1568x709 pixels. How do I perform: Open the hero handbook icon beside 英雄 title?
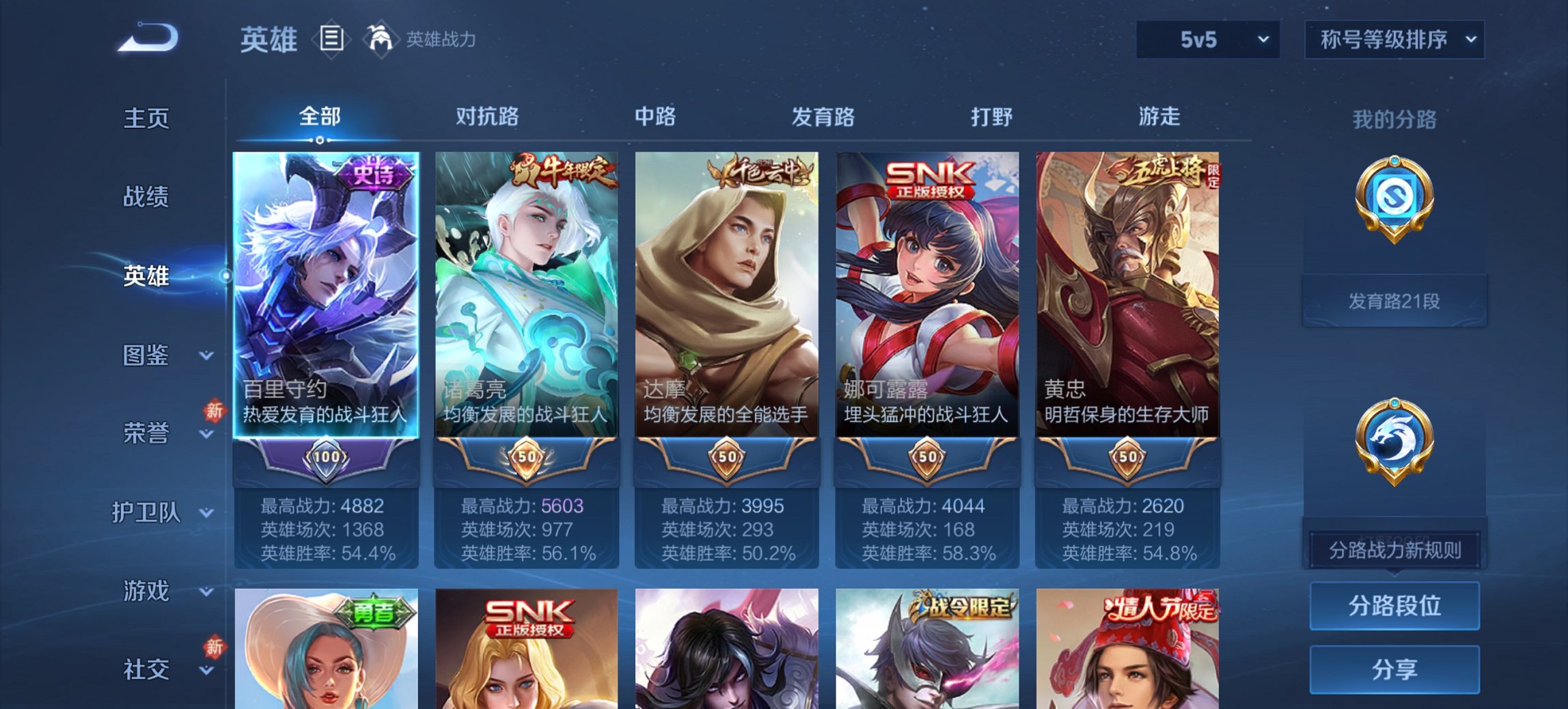(331, 39)
